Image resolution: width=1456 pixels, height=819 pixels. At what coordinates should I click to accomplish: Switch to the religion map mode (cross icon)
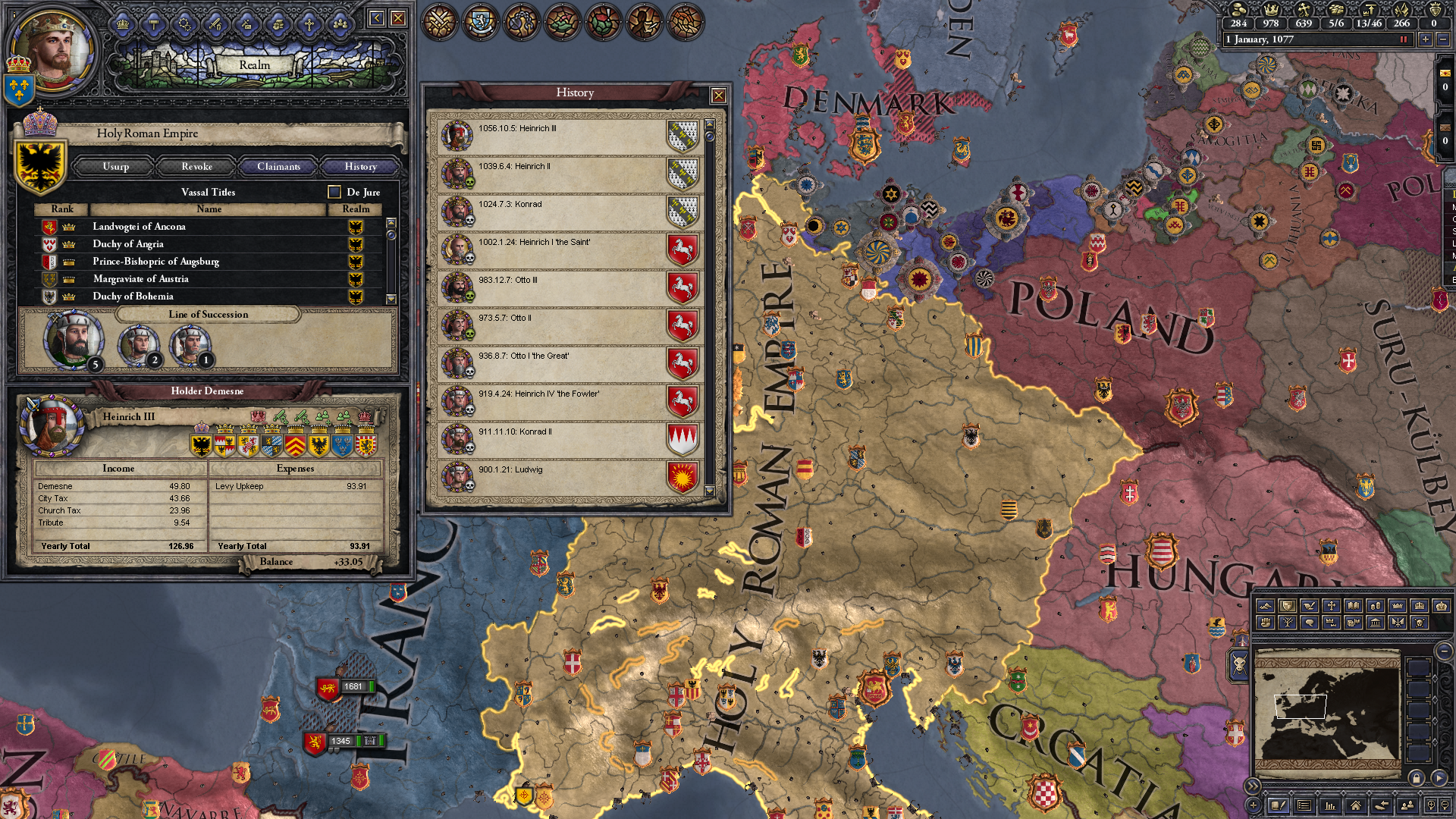pyautogui.click(x=1331, y=605)
